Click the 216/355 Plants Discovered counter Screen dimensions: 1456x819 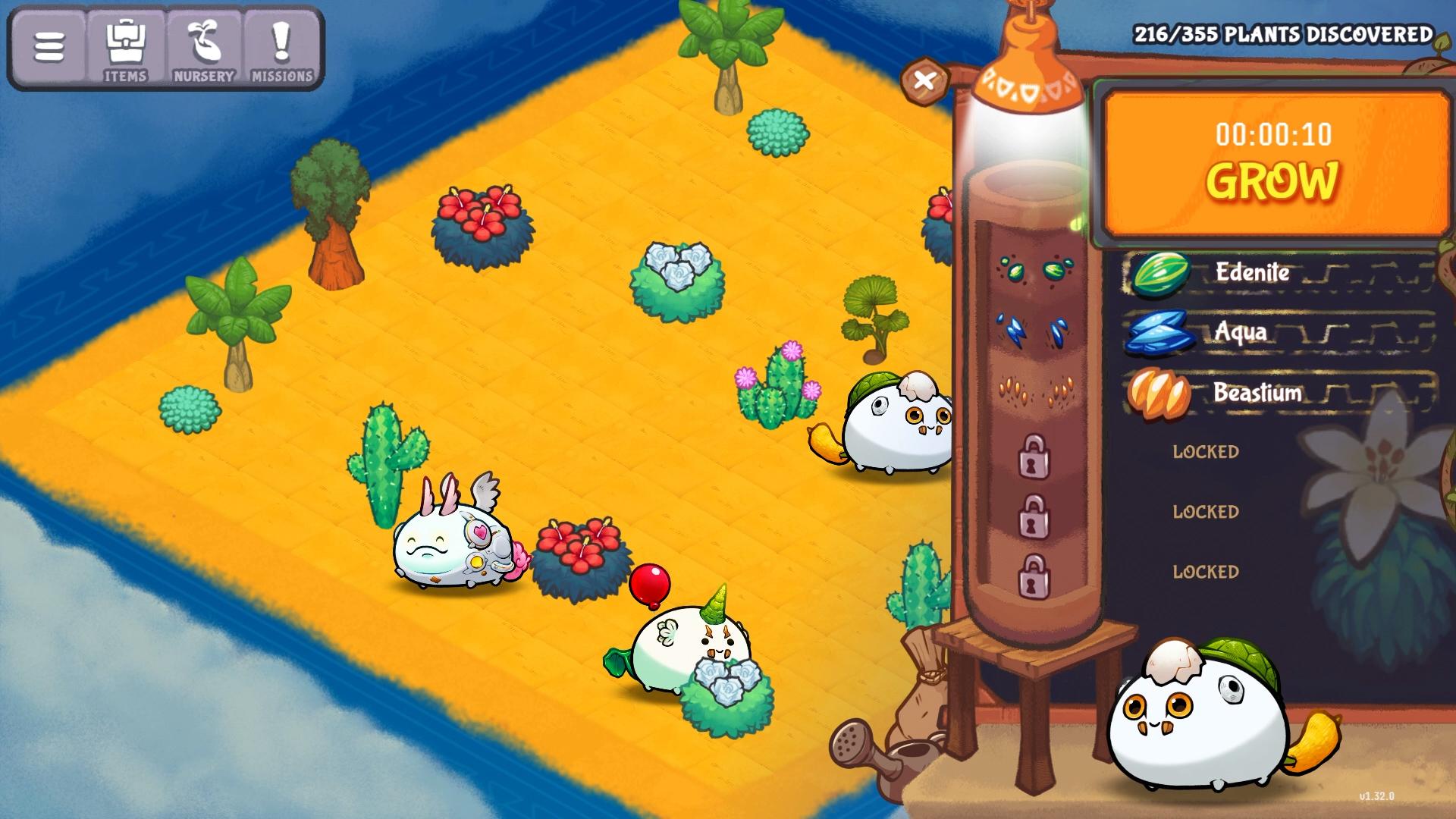tap(1283, 34)
